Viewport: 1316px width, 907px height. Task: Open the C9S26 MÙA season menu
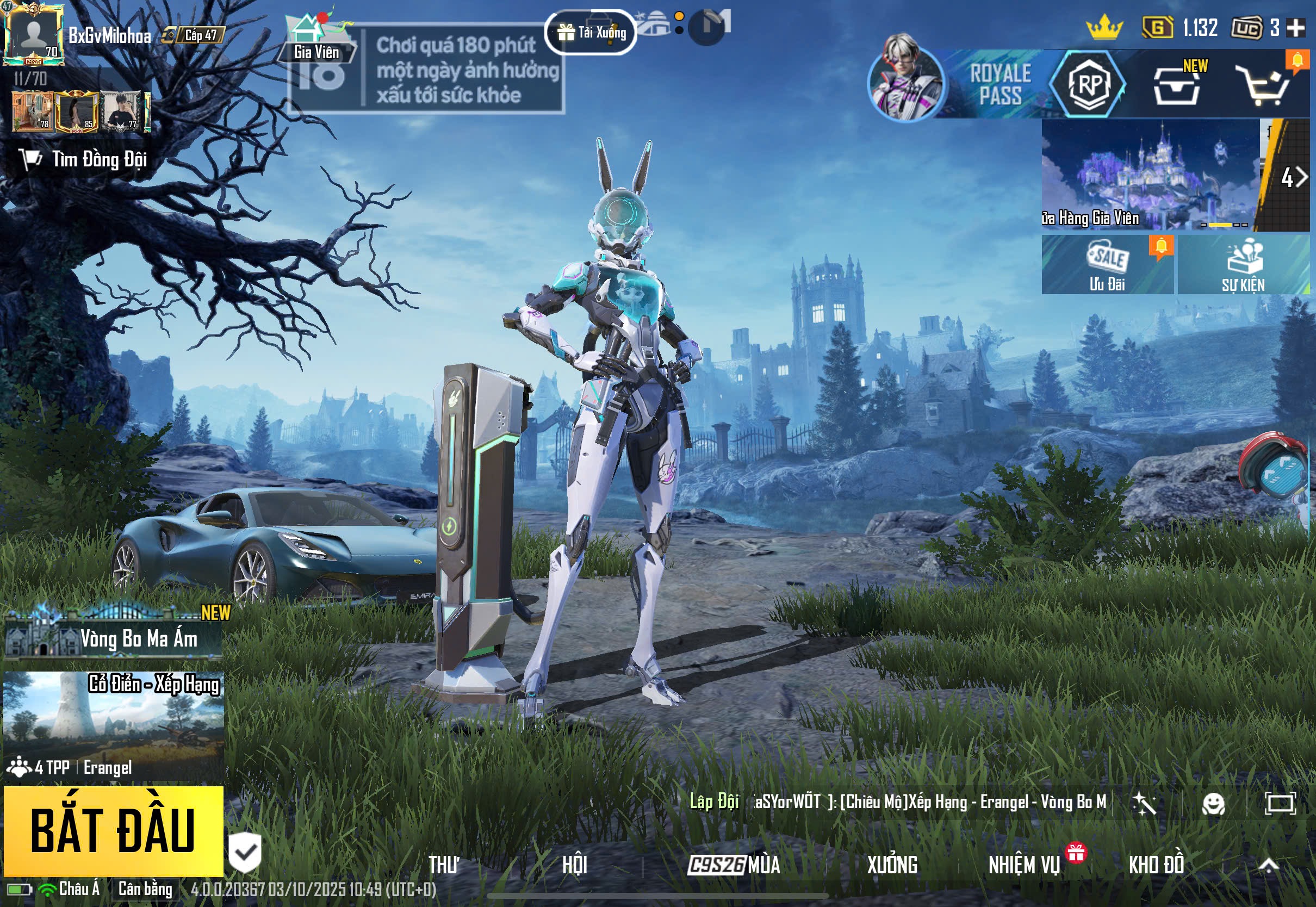tap(734, 865)
